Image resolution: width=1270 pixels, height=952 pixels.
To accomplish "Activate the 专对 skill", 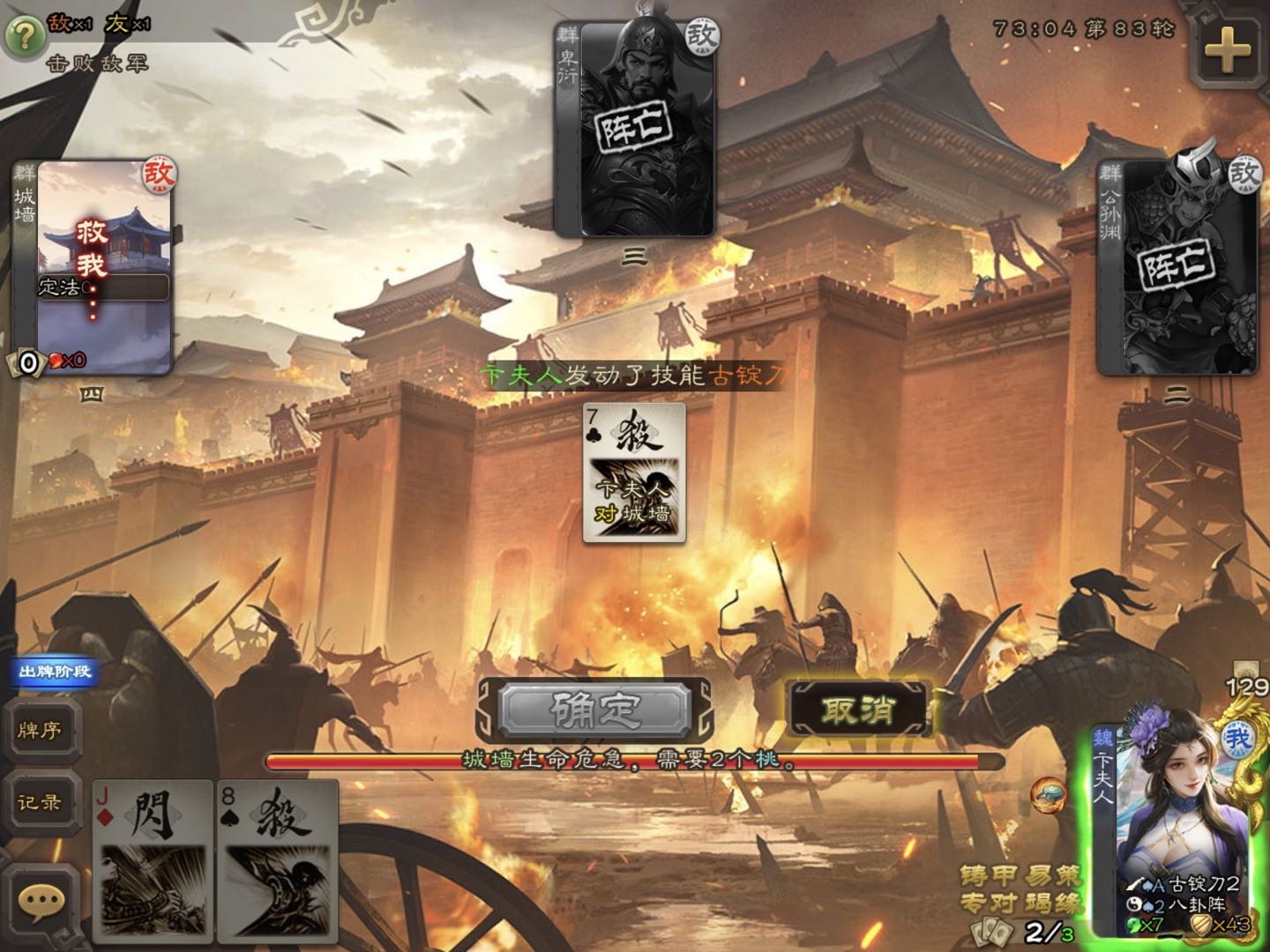I will click(986, 903).
